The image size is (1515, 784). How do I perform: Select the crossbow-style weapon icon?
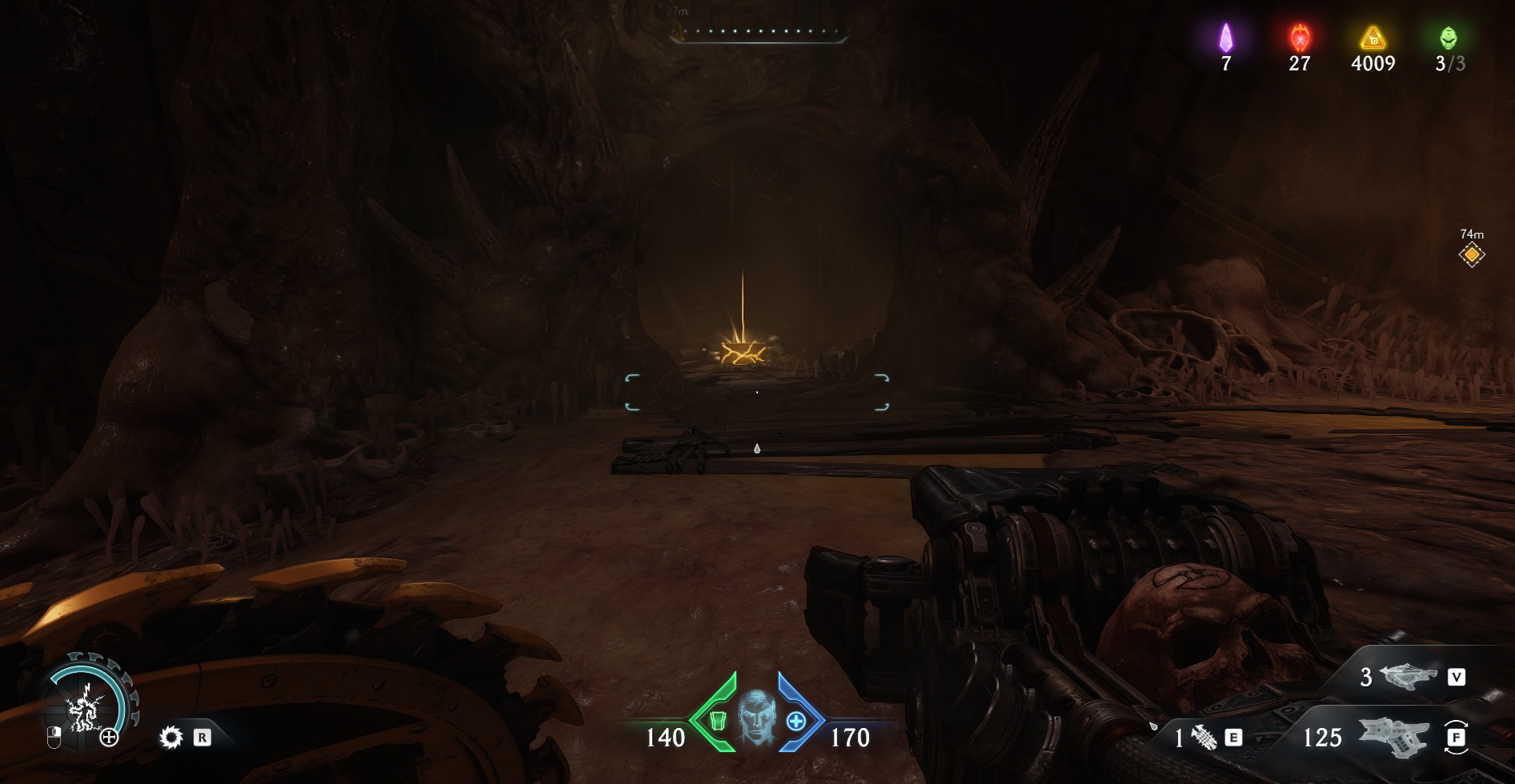(x=1409, y=677)
